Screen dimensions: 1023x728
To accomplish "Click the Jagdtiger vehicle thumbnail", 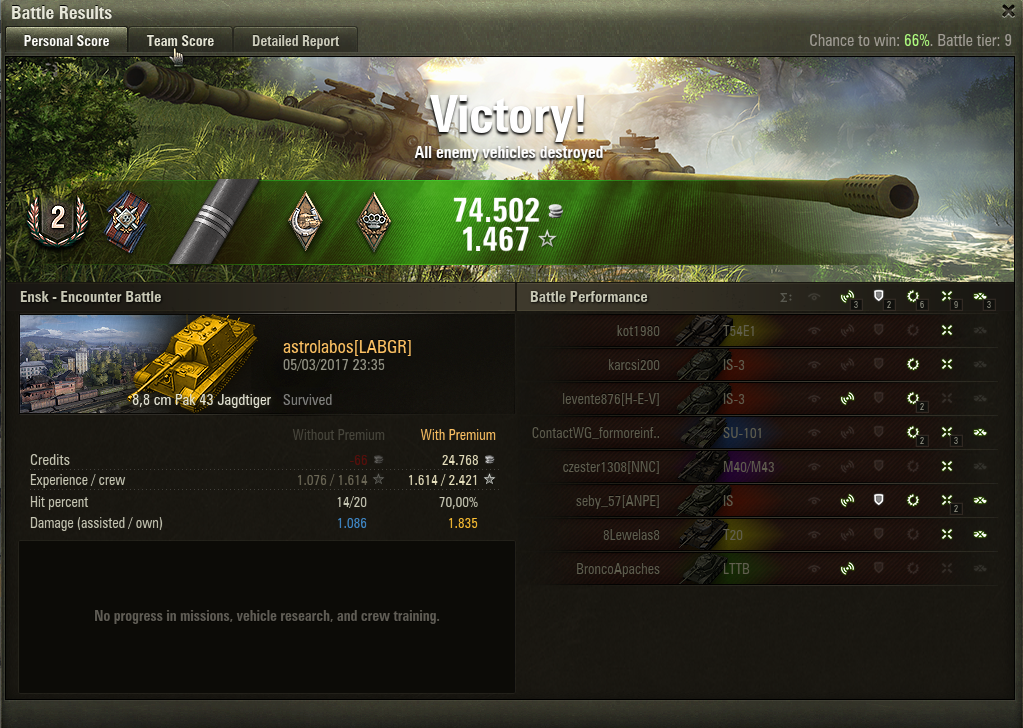I will coord(145,364).
